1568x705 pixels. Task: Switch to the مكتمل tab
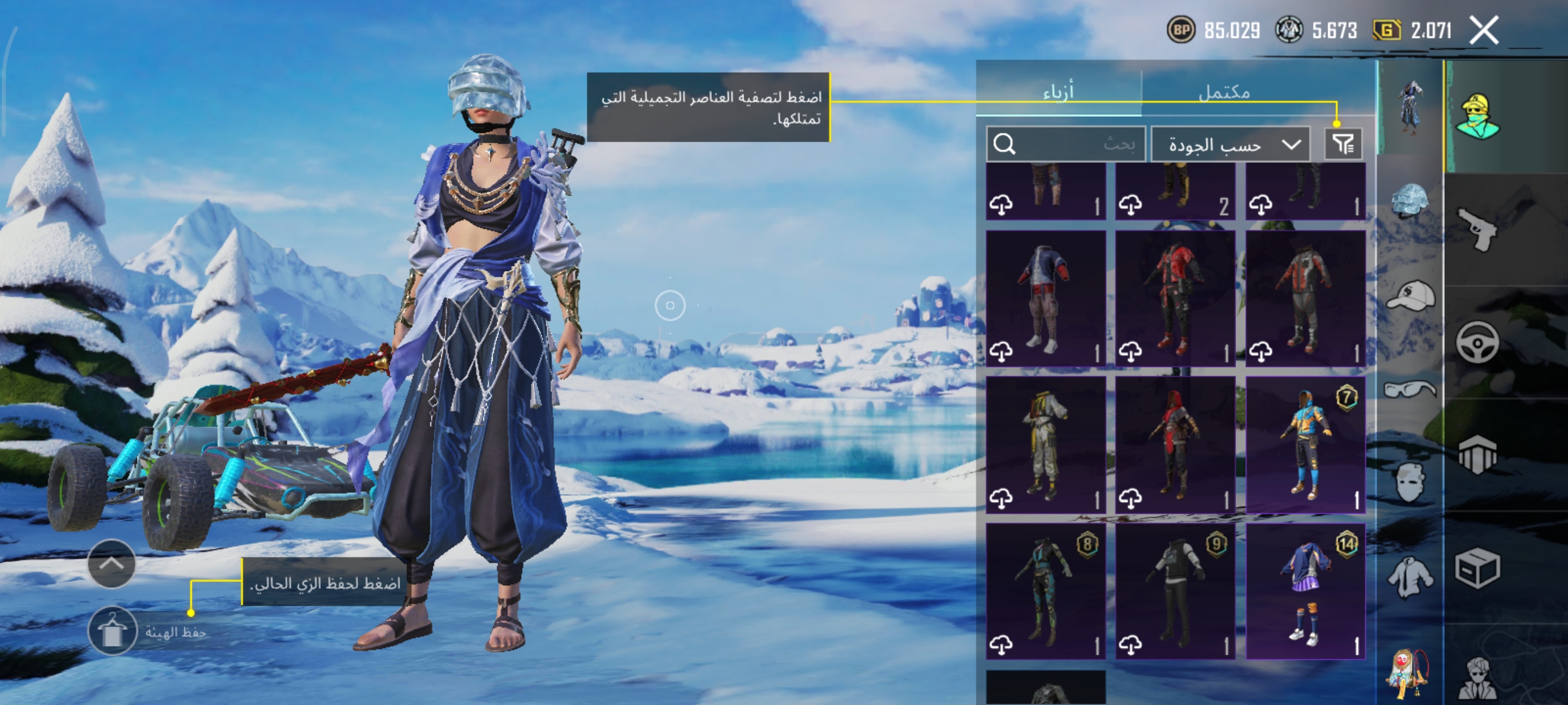[x=1223, y=92]
